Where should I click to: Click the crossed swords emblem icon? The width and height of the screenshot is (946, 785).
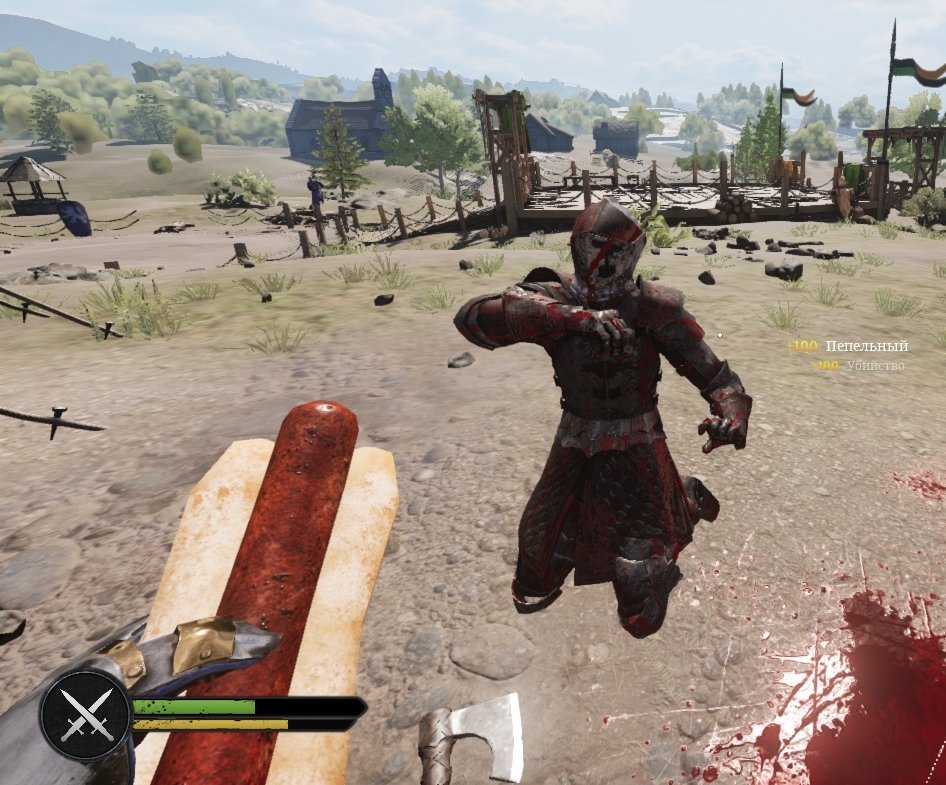click(86, 716)
